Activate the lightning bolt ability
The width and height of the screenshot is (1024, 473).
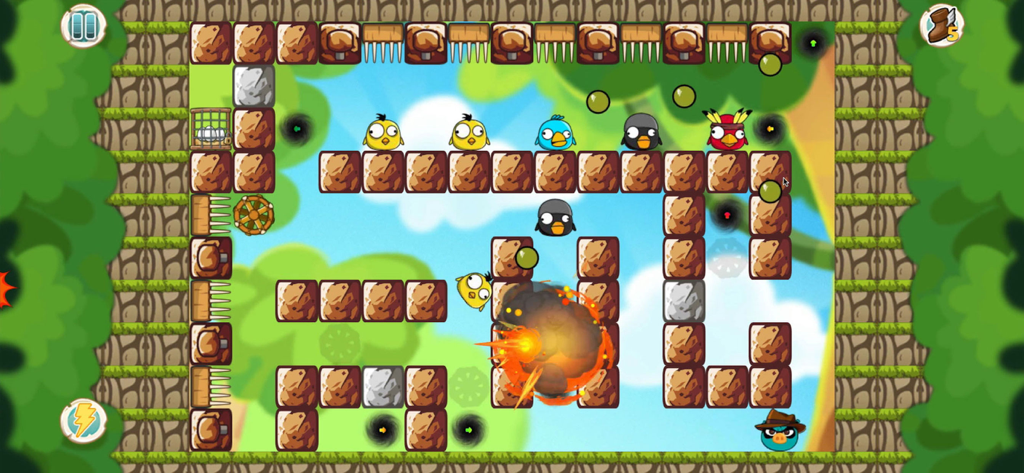83,420
